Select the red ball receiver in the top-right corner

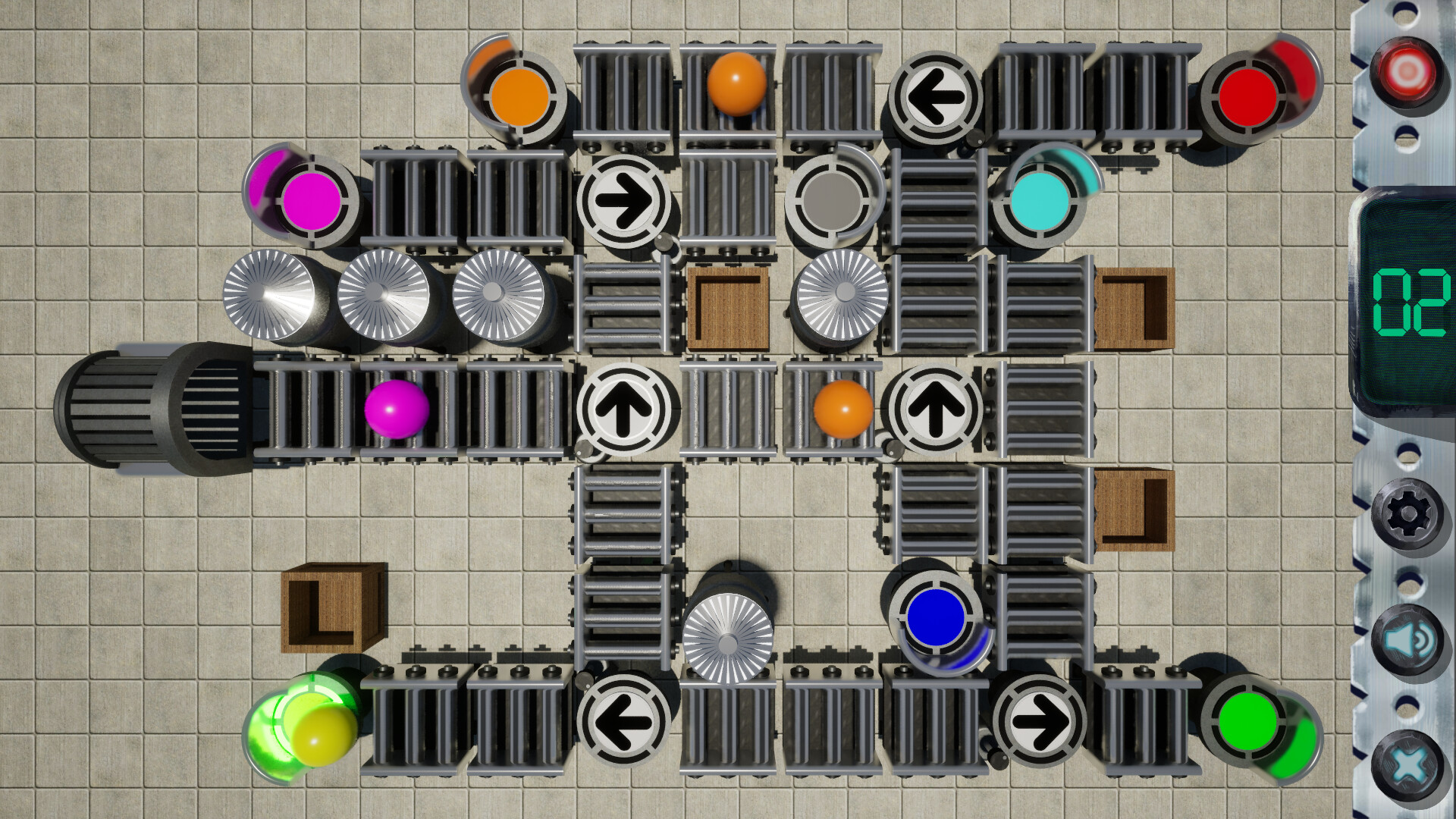click(x=1247, y=97)
